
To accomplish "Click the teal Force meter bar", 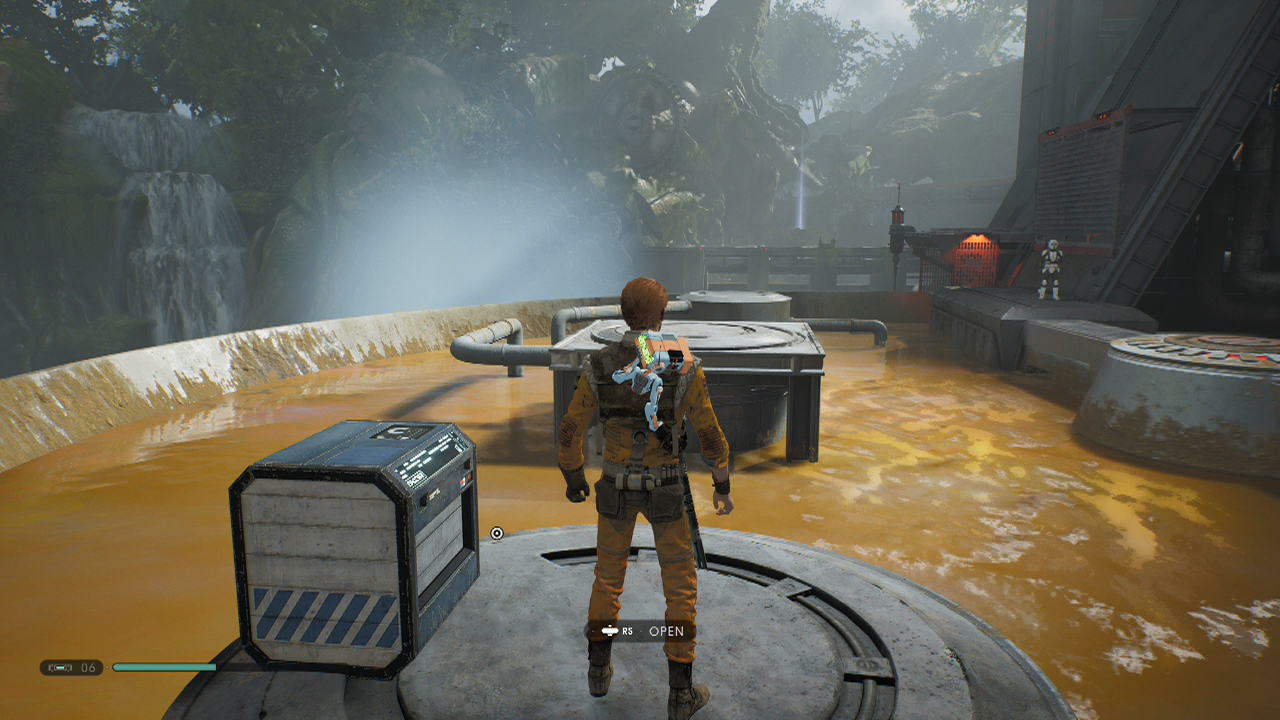I will pyautogui.click(x=165, y=666).
